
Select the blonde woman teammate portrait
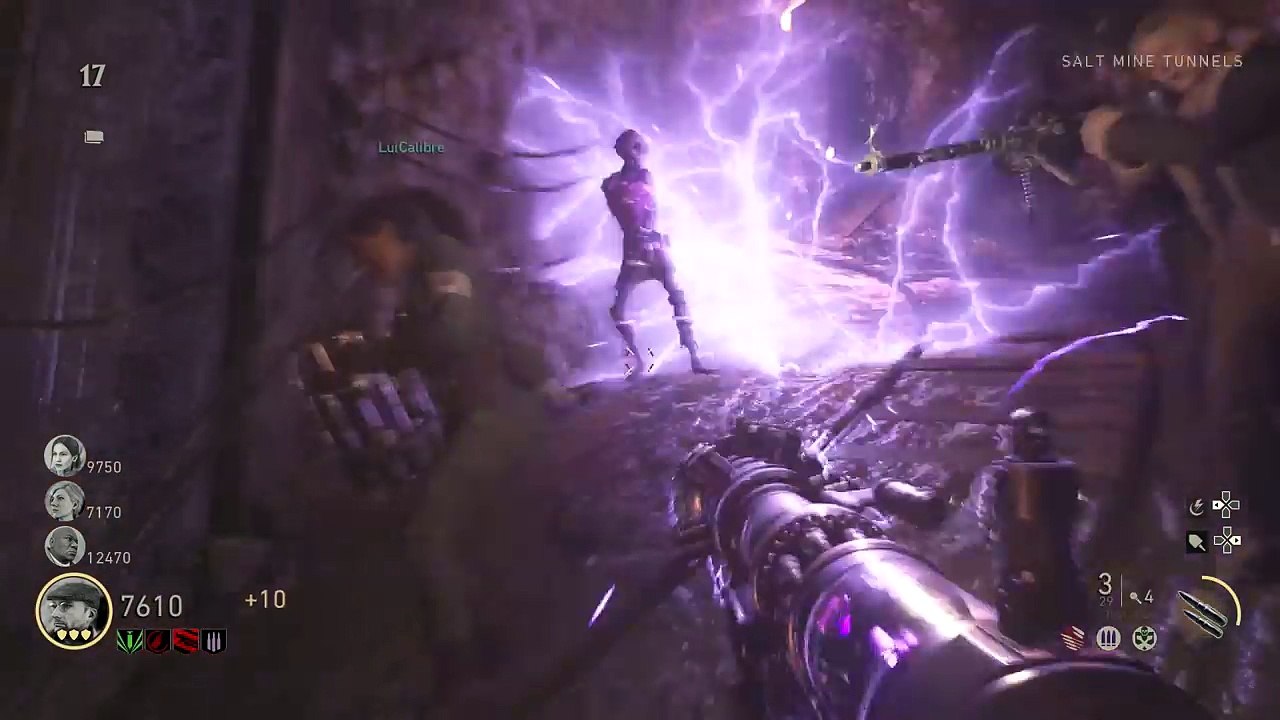(64, 501)
